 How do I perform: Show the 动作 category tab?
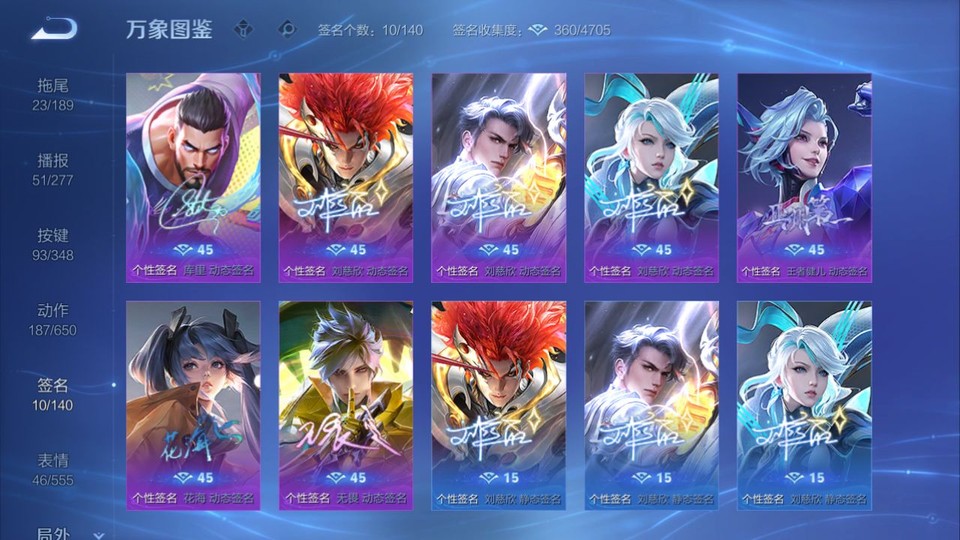coord(53,319)
